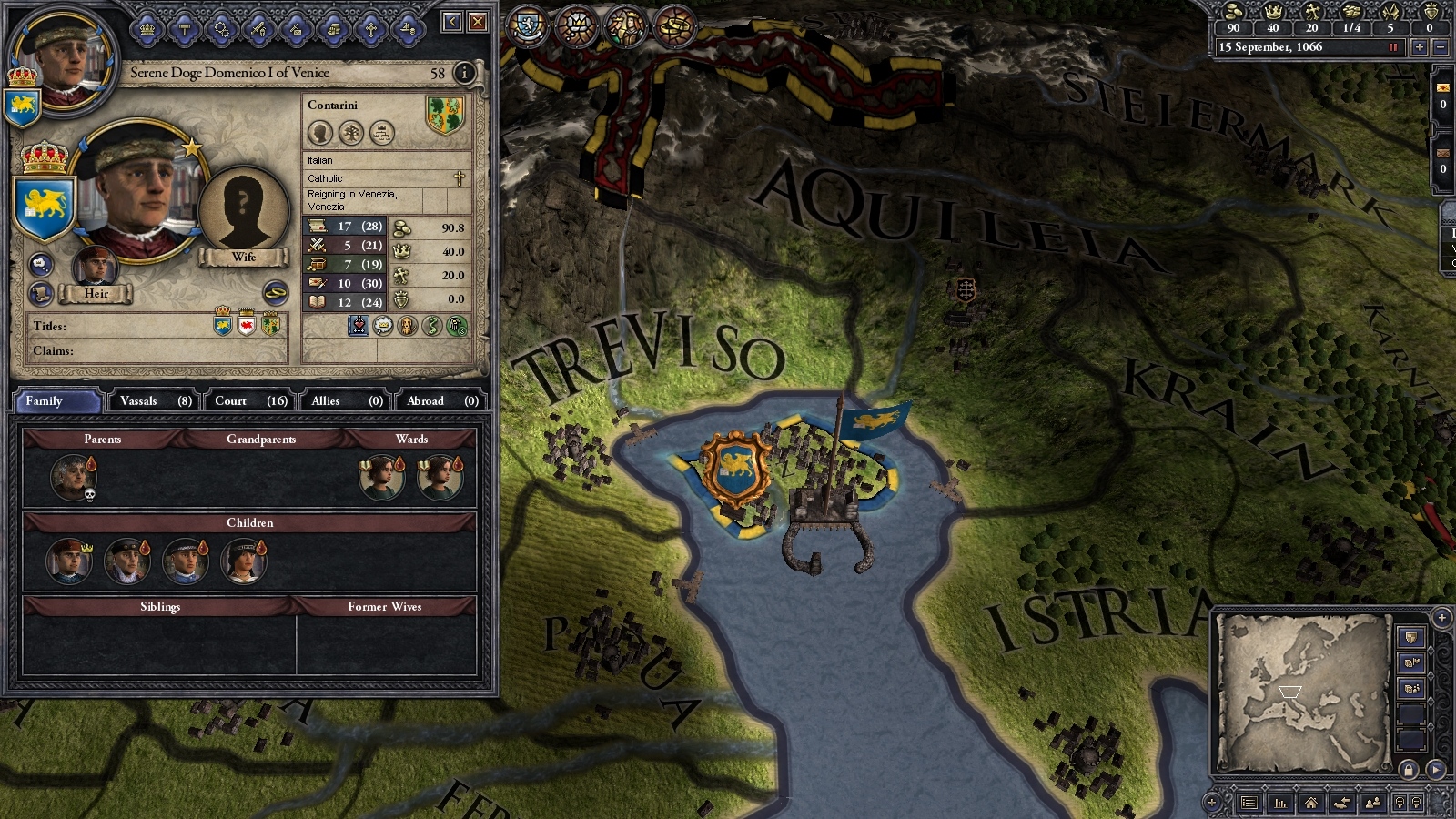Screen dimensions: 1456x819
Task: Toggle pause beside the date
Action: point(1392,47)
